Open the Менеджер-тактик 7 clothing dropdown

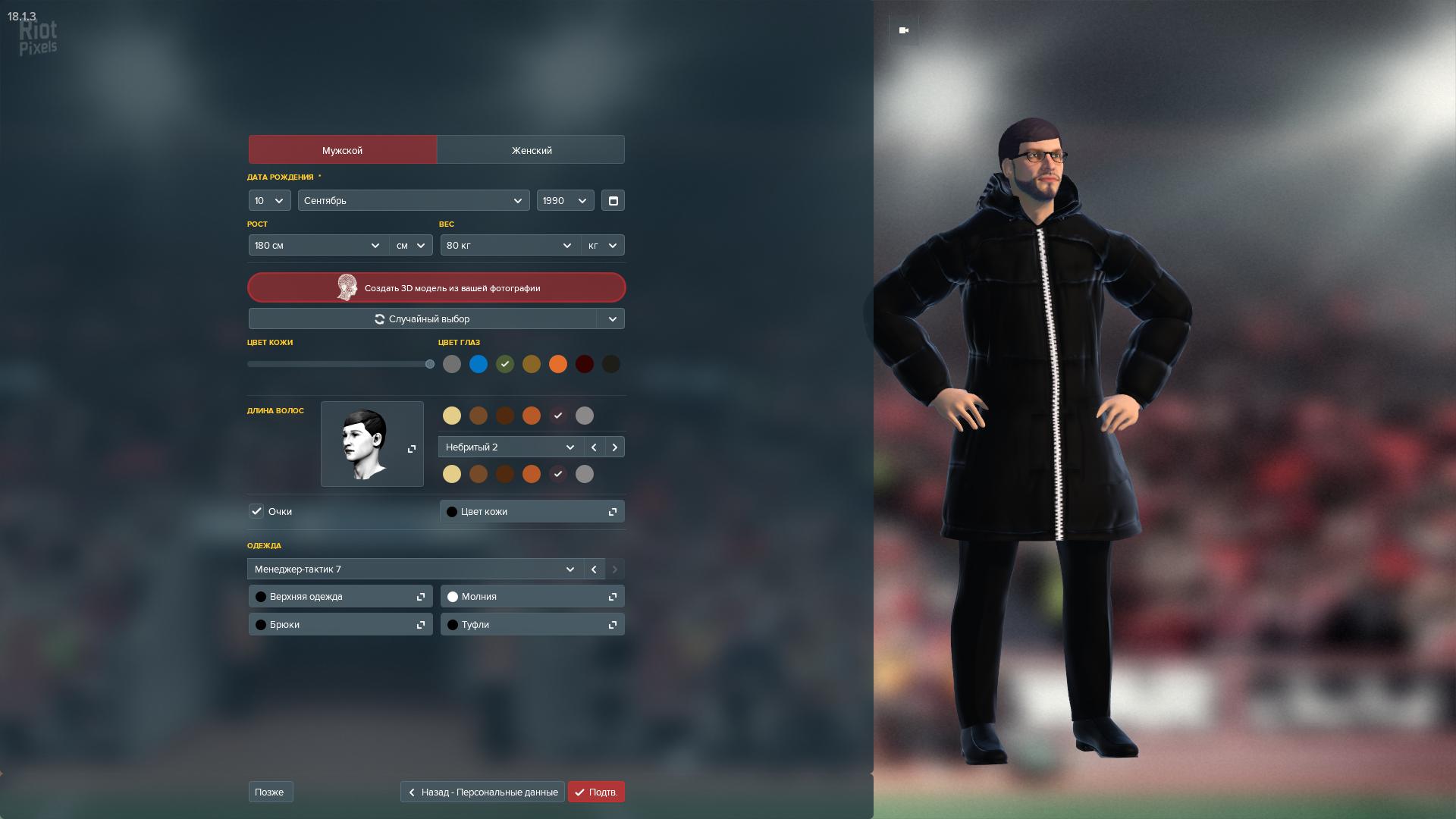pyautogui.click(x=415, y=570)
